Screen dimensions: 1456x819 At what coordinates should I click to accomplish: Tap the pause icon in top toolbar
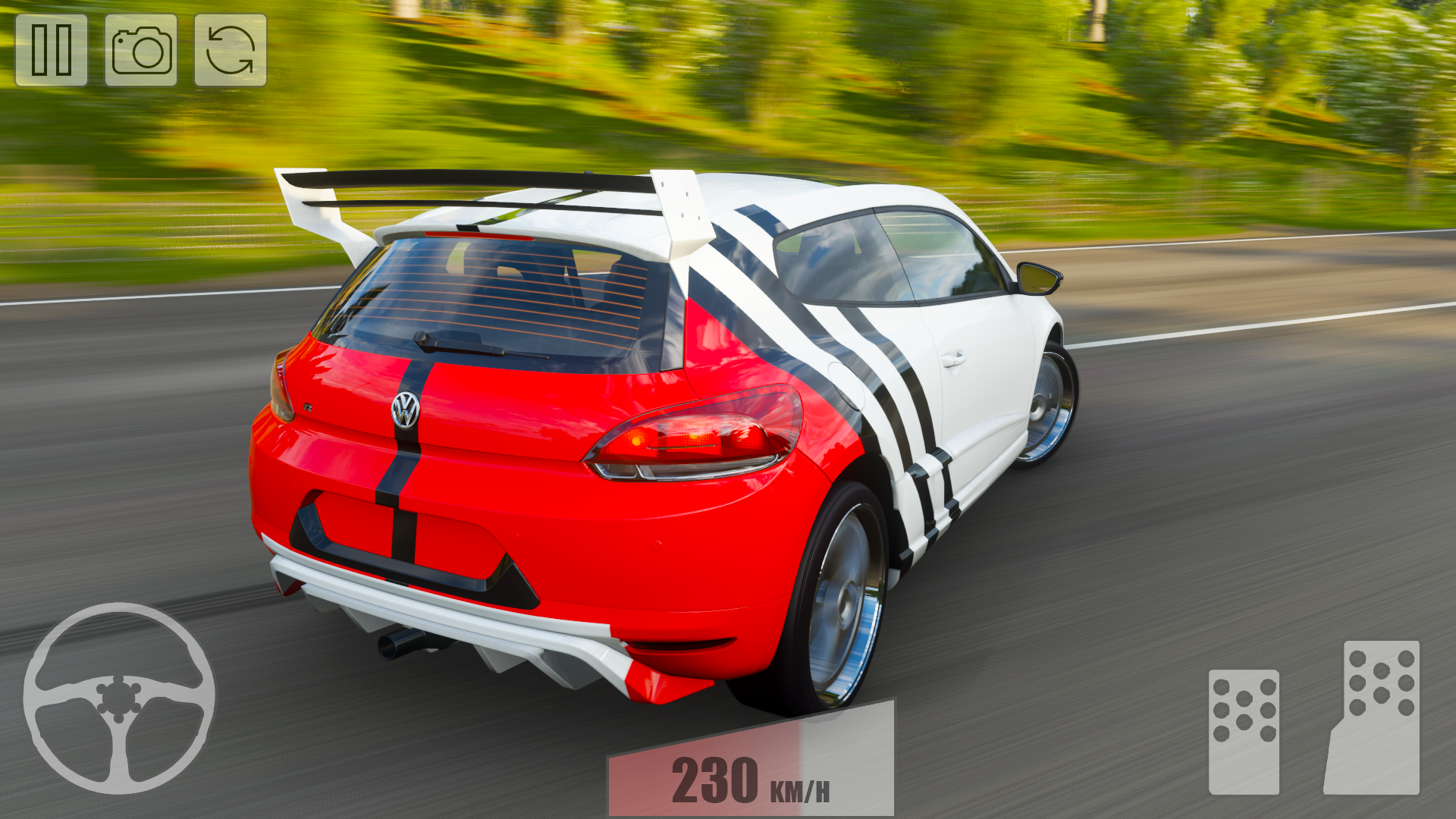coord(51,51)
